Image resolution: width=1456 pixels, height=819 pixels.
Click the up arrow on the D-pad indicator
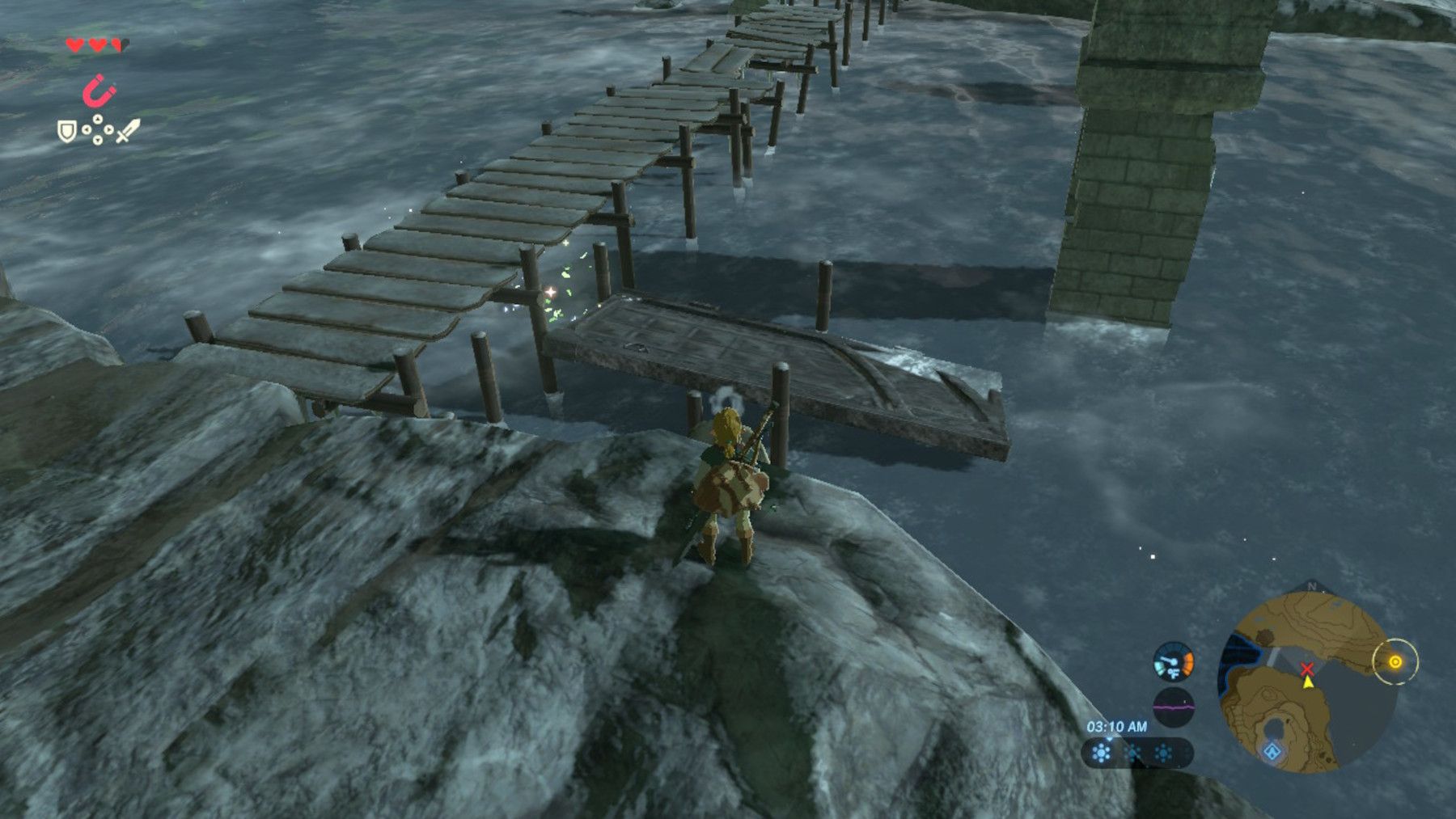(x=96, y=118)
